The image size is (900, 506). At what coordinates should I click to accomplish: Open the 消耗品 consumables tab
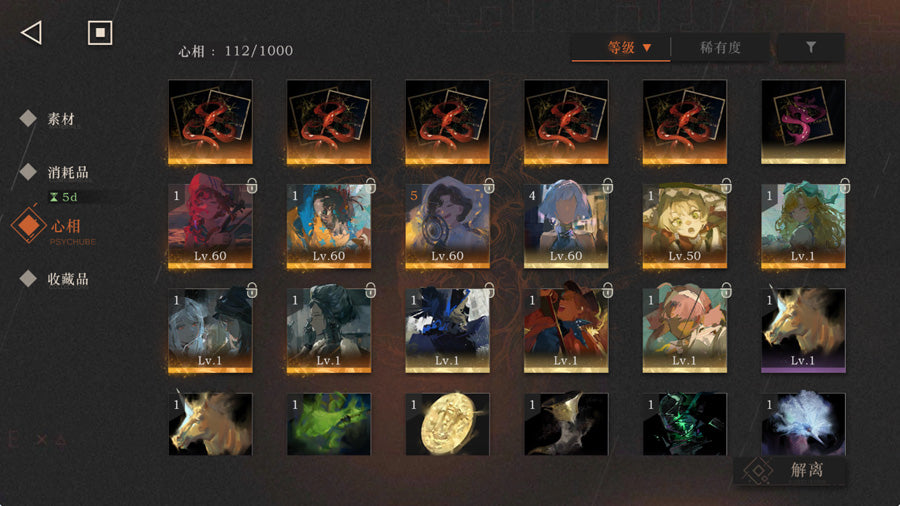(67, 171)
